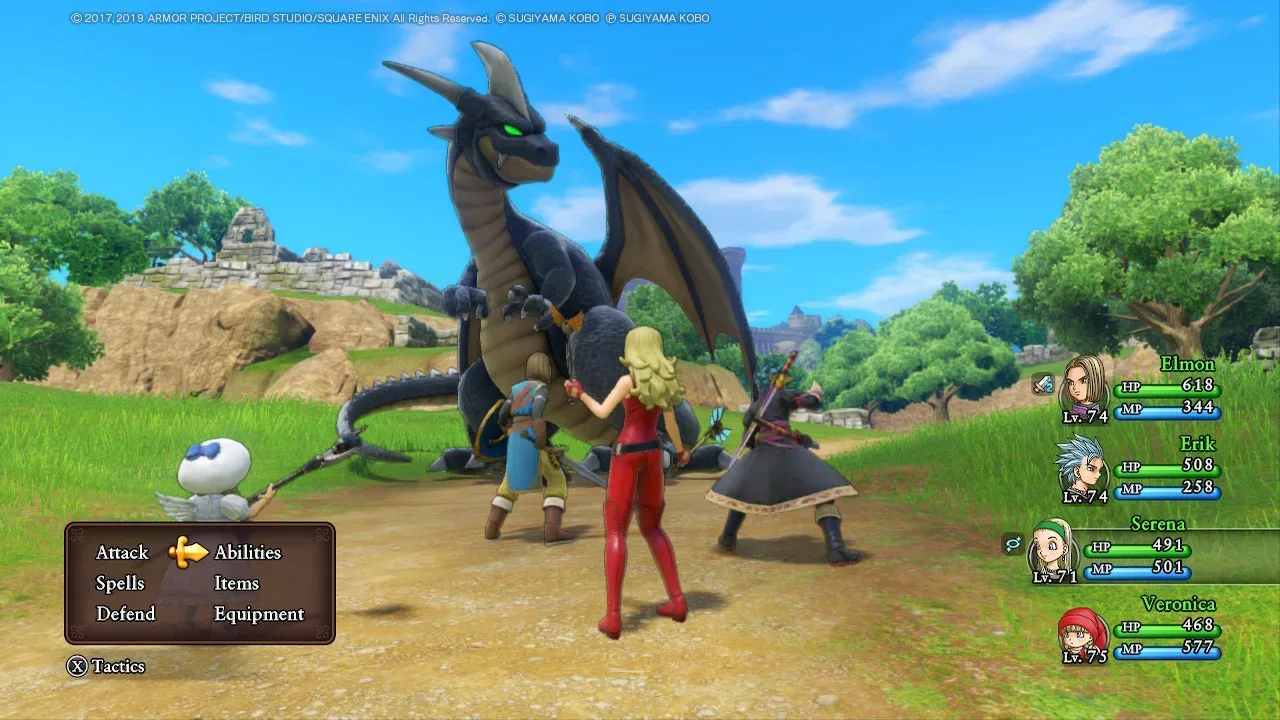Viewport: 1280px width, 720px height.
Task: Choose the Defend command
Action: tap(124, 614)
